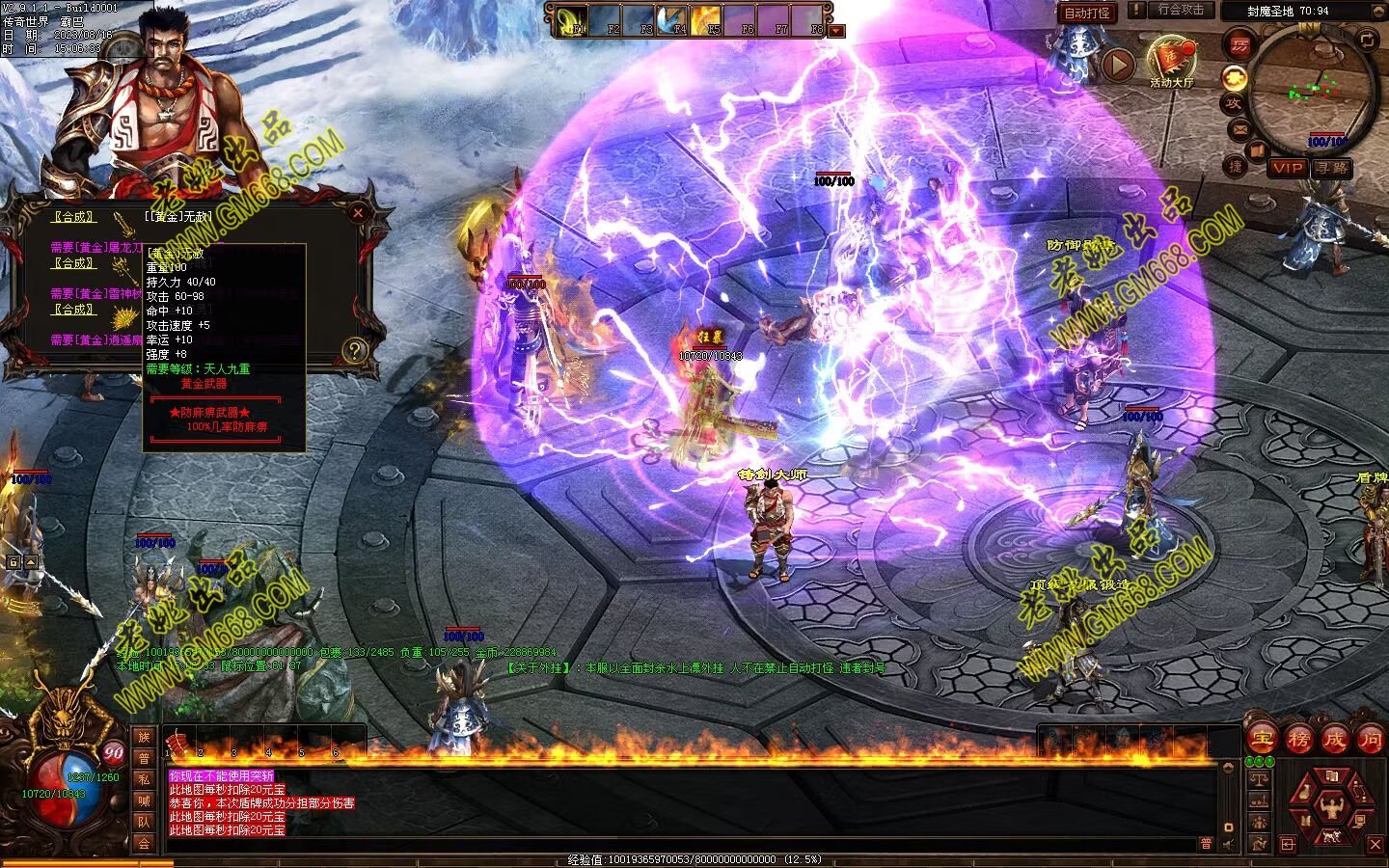The image size is (1389, 868).
Task: Open the 榜 rankings button
Action: (1298, 739)
